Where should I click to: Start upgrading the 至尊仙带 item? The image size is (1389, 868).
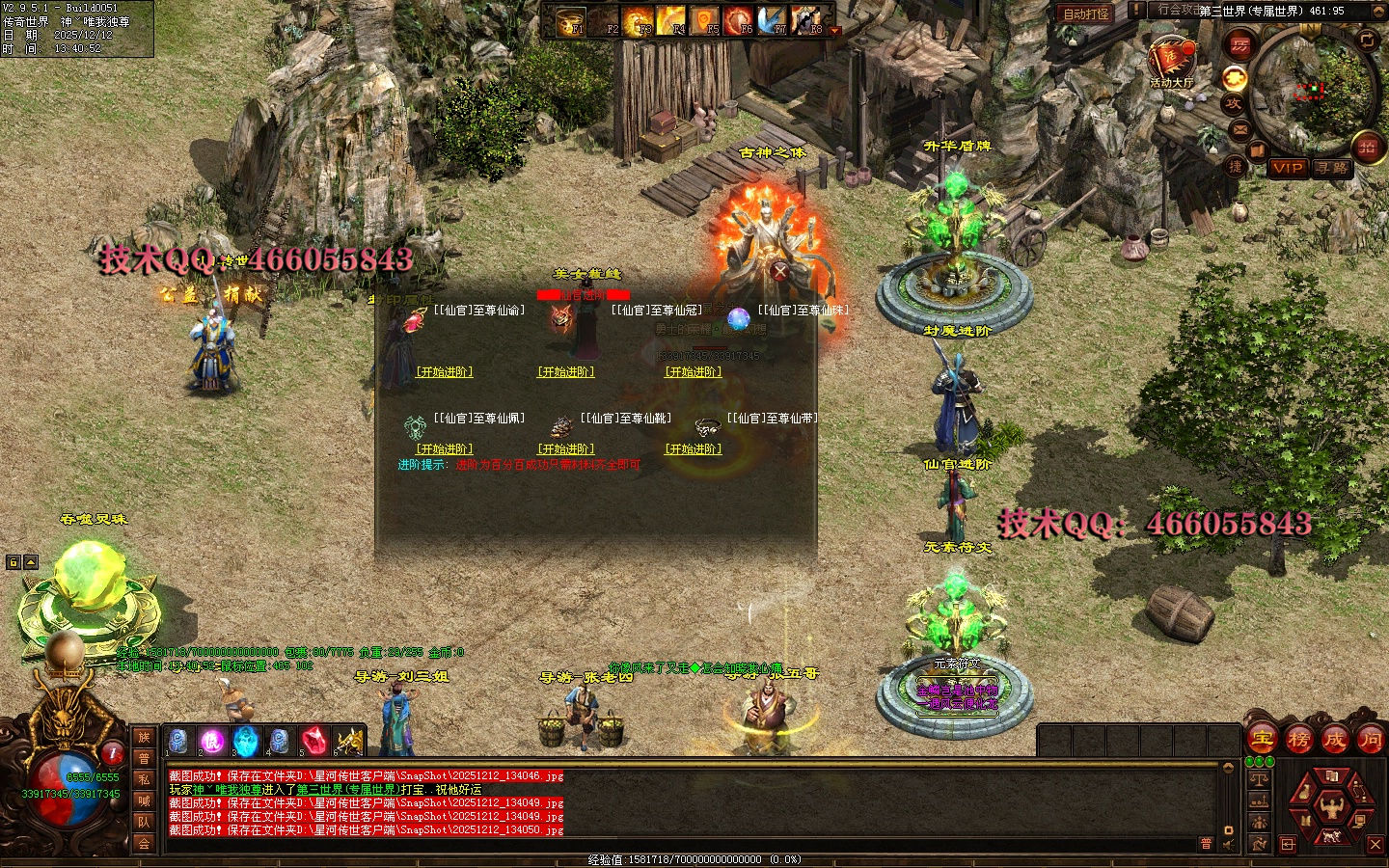(694, 449)
